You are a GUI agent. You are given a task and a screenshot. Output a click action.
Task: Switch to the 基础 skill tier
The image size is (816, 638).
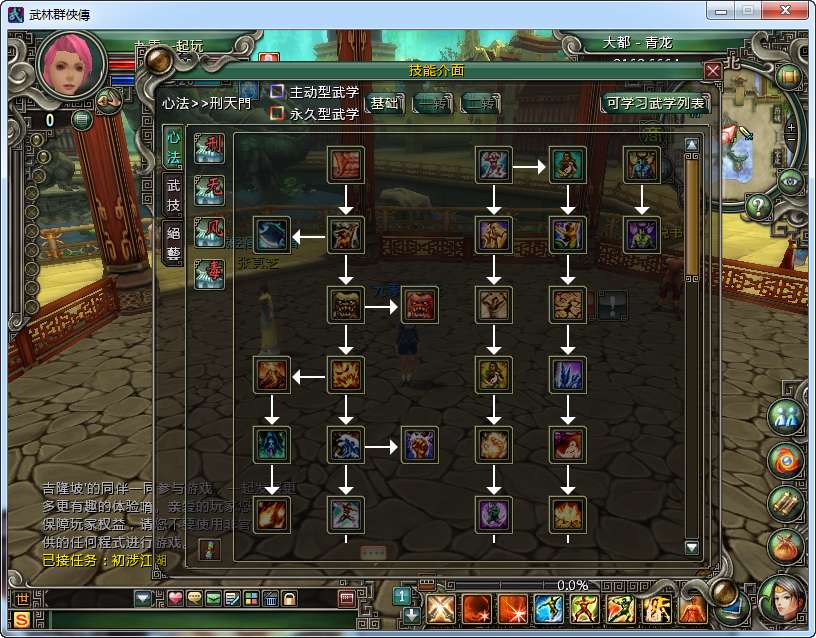[x=384, y=103]
